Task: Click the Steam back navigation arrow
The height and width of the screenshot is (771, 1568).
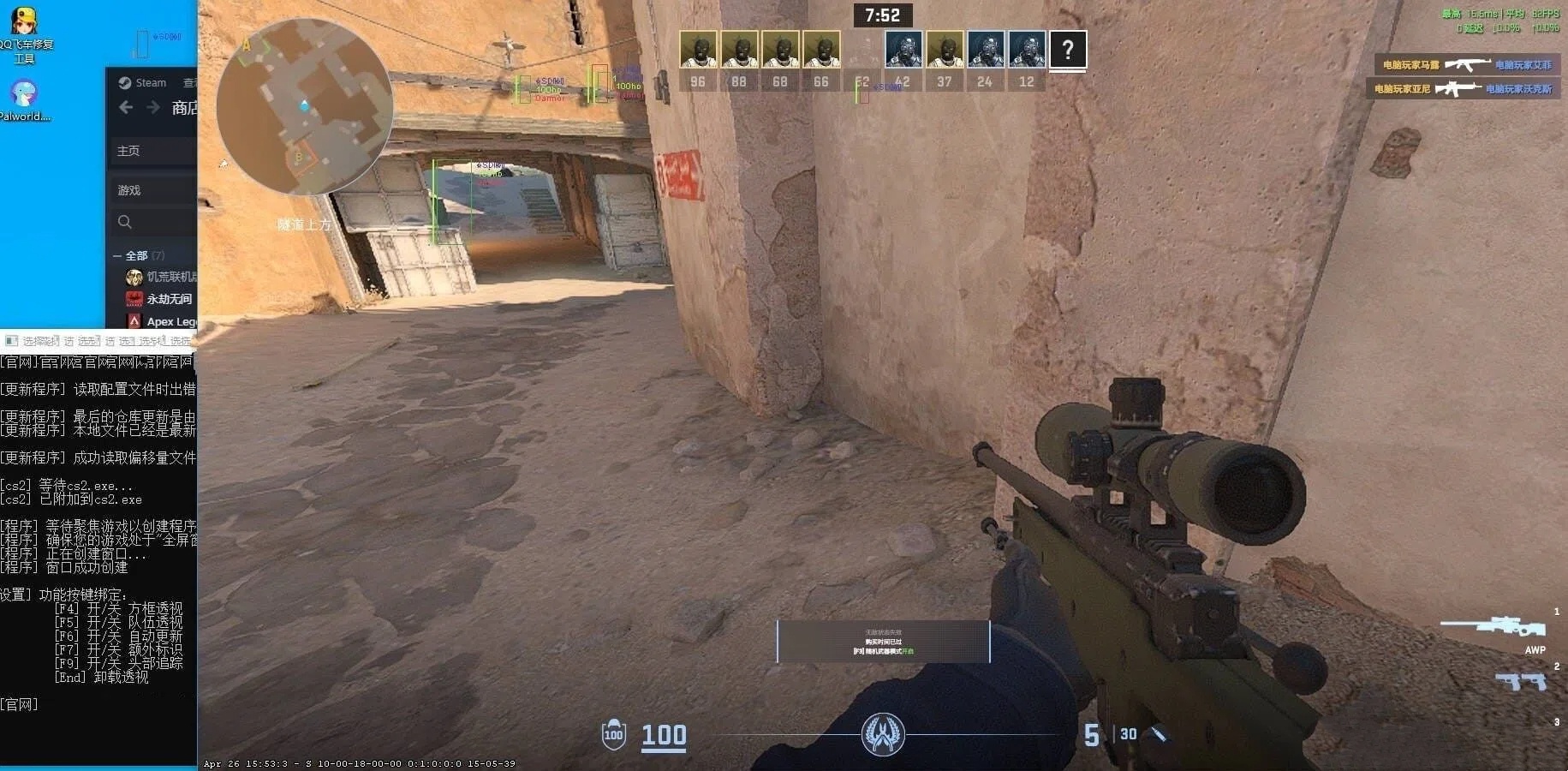Action: point(125,107)
